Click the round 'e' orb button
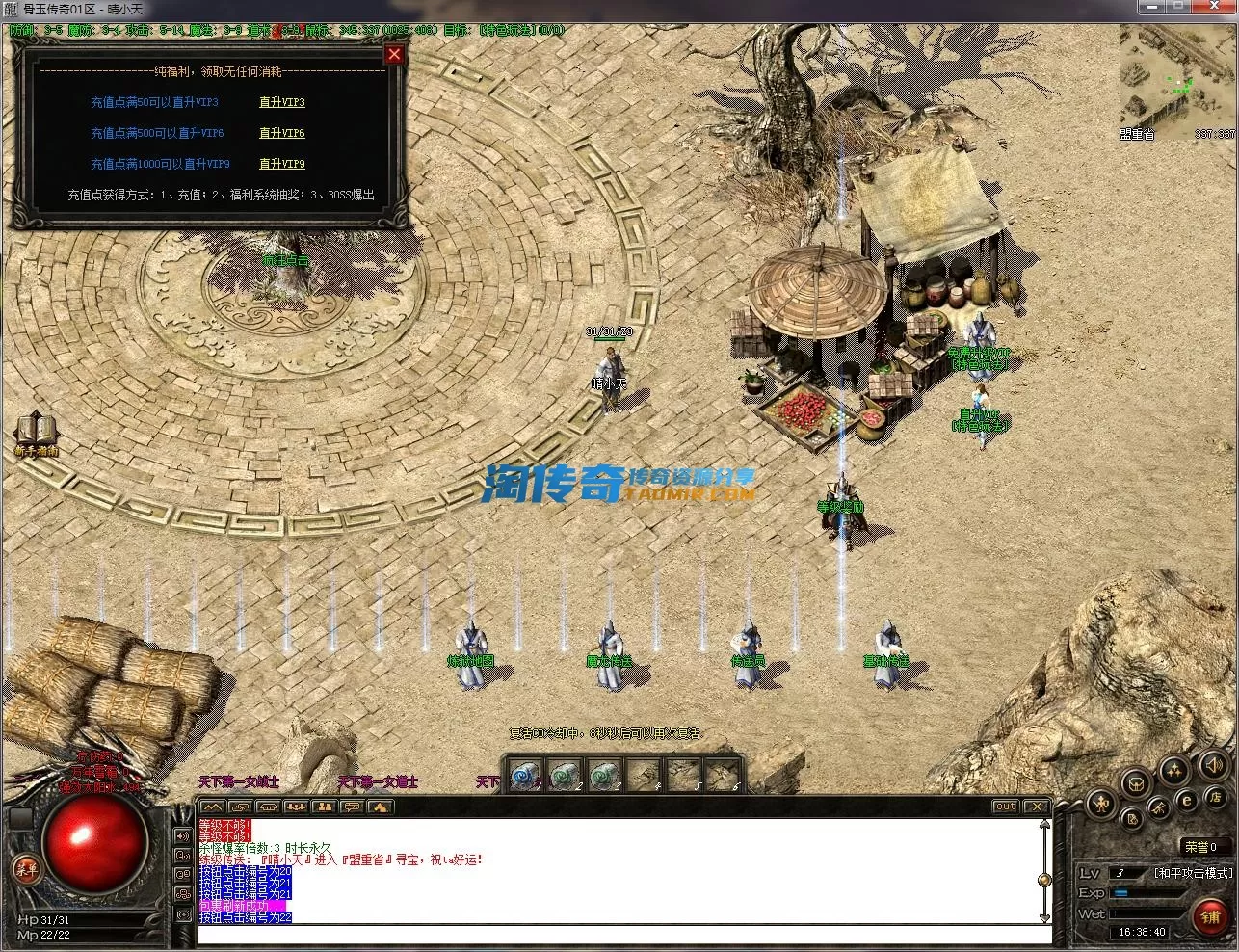 (1187, 800)
